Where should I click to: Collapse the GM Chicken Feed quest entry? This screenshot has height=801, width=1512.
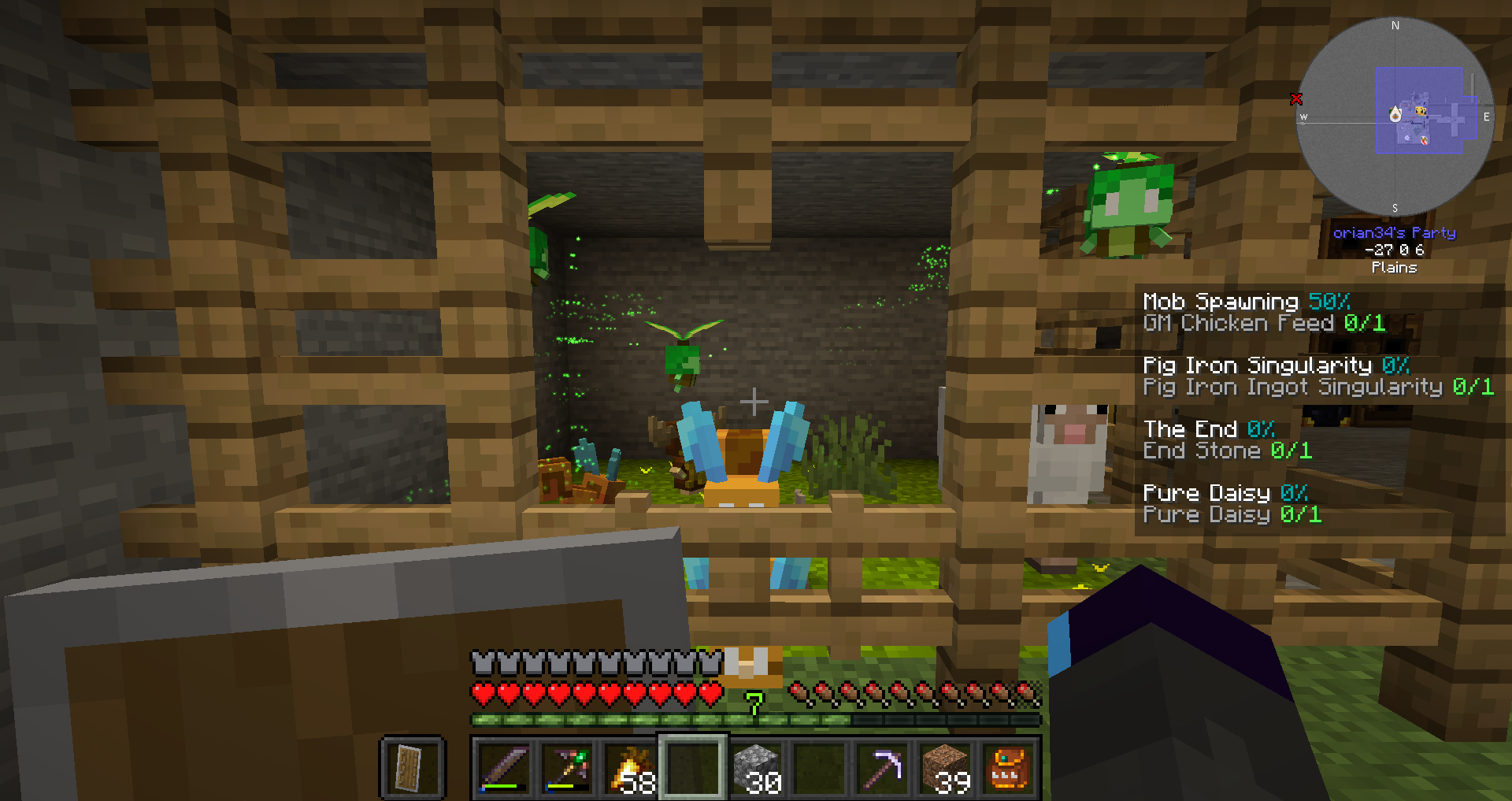[x=1263, y=323]
